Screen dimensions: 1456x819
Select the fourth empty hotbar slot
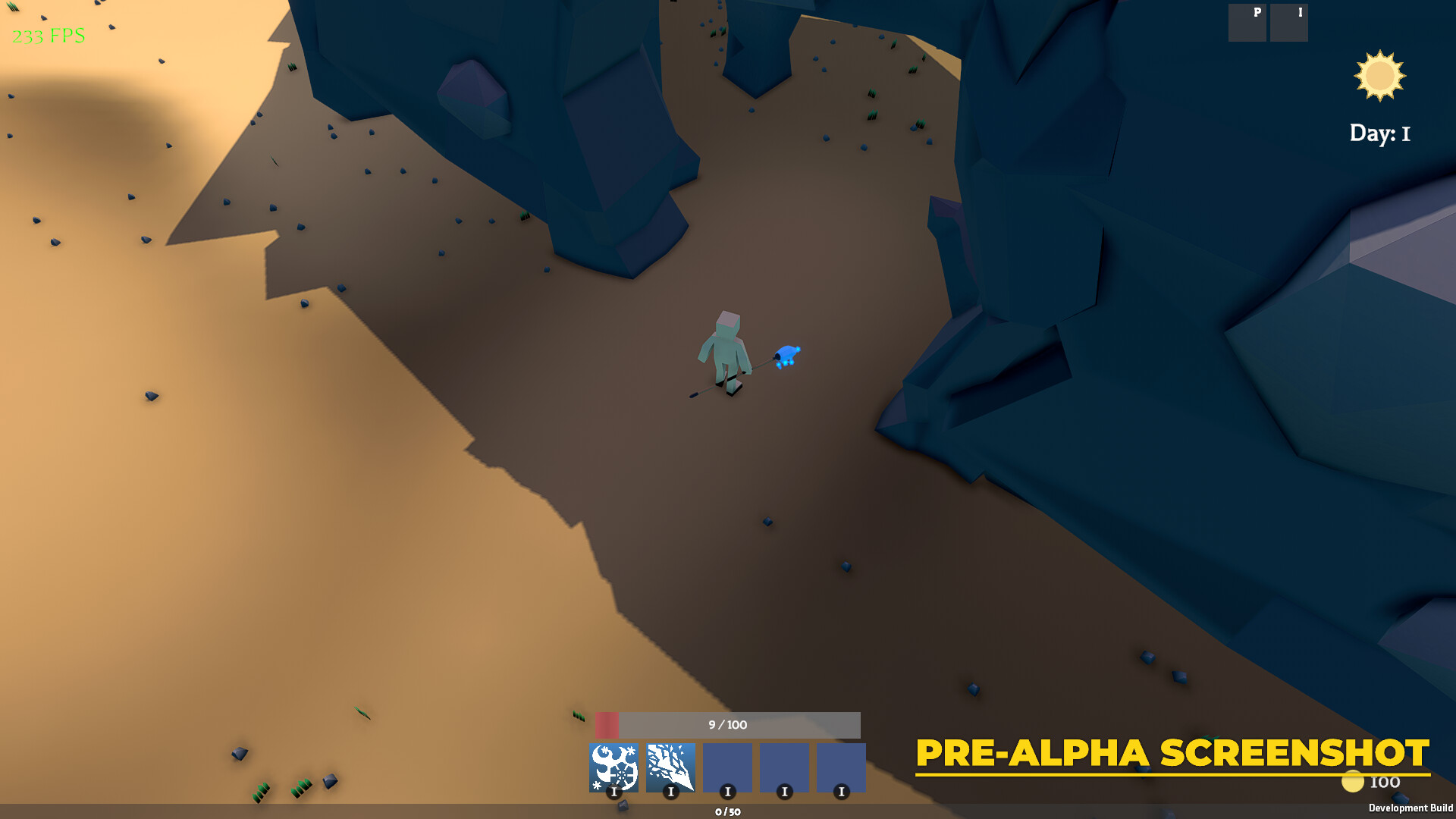(785, 767)
